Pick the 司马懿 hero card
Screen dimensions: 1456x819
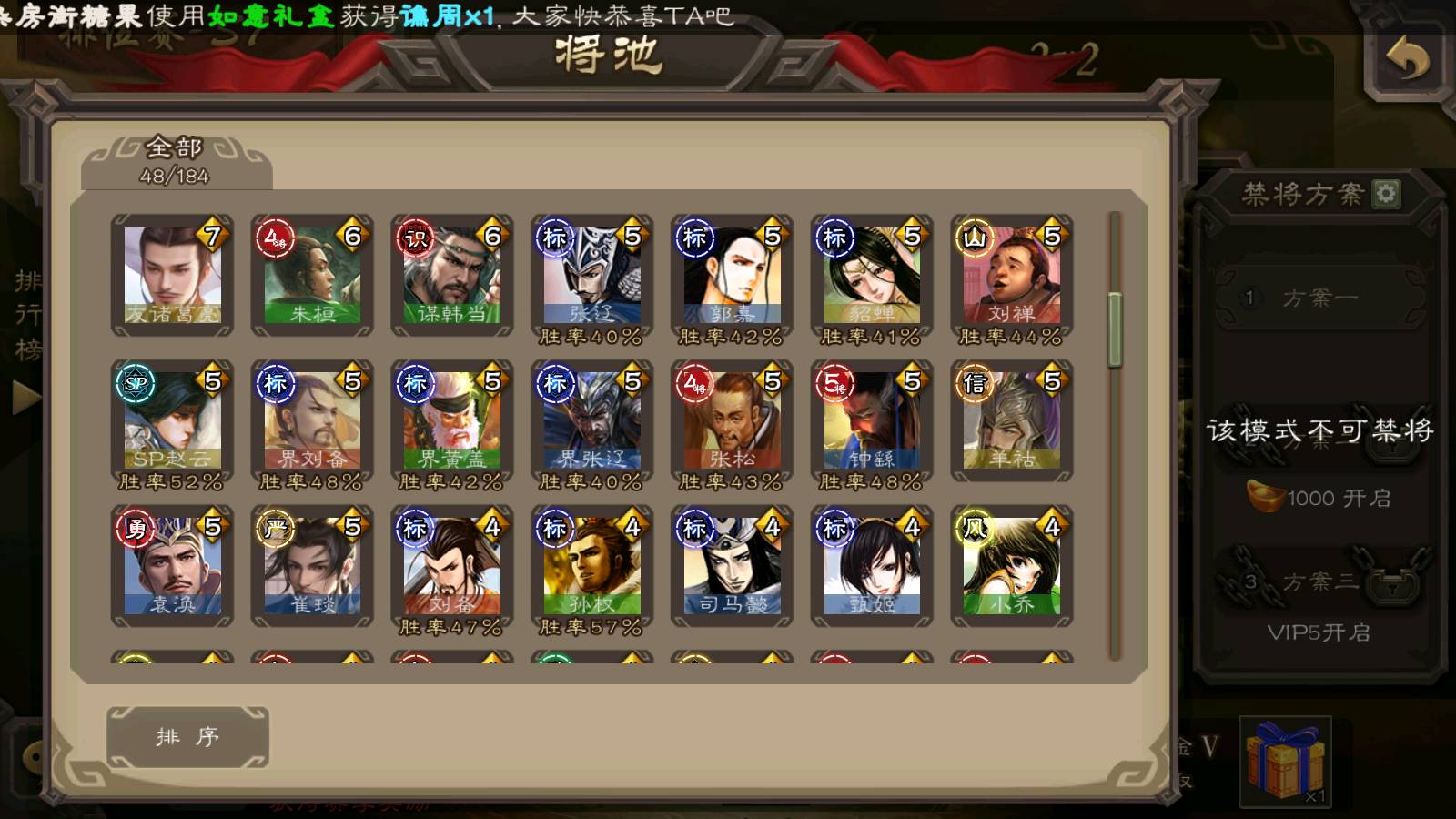coord(732,566)
